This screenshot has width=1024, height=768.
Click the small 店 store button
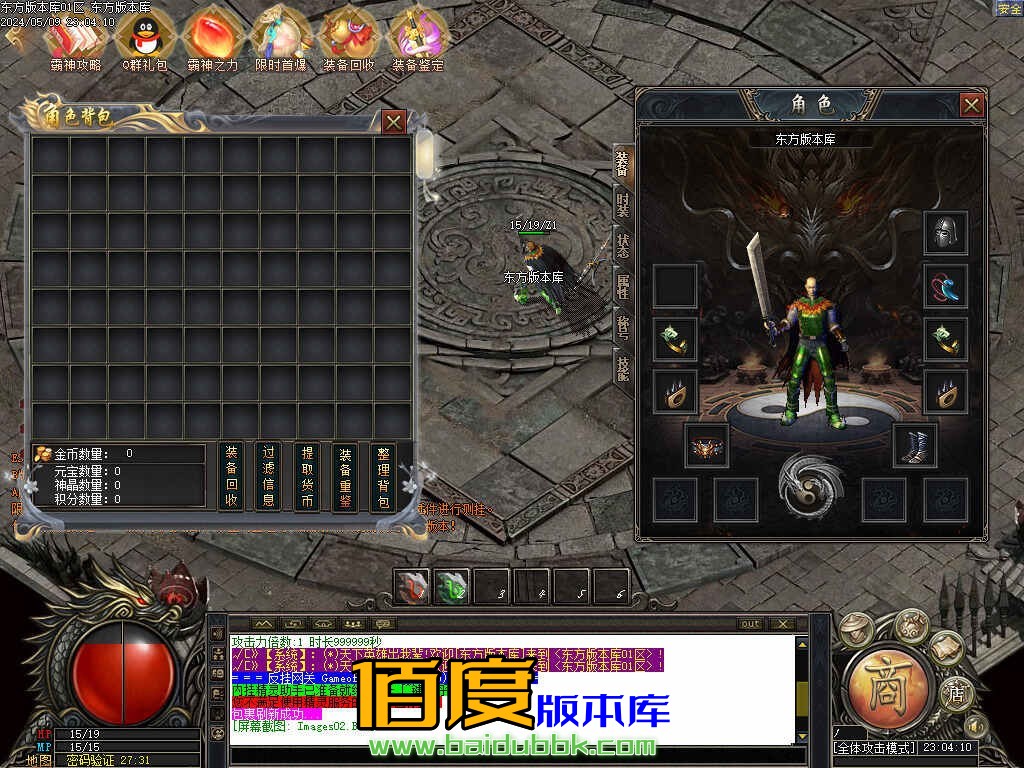click(956, 690)
